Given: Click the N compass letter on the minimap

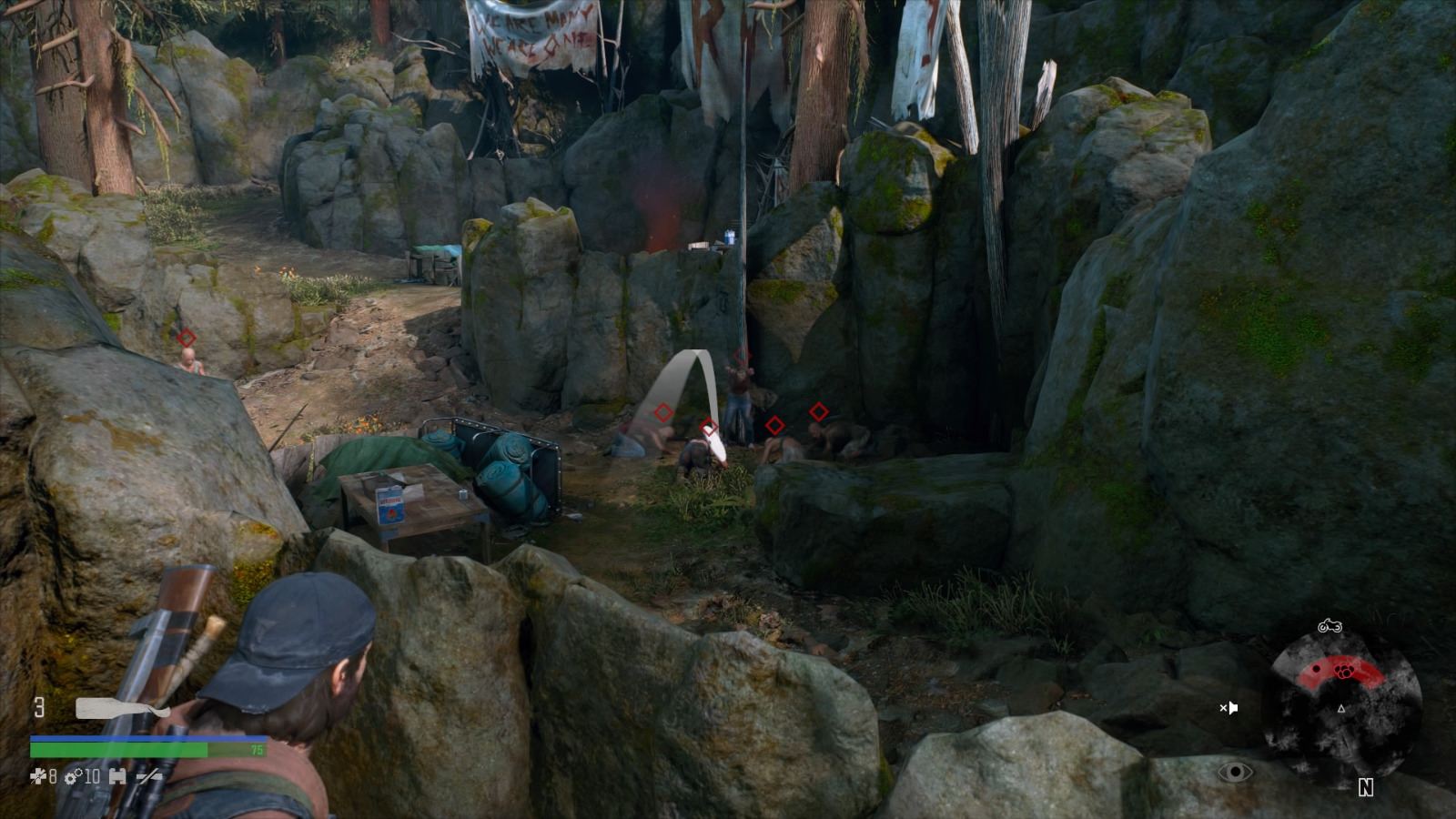Looking at the screenshot, I should point(1366,787).
